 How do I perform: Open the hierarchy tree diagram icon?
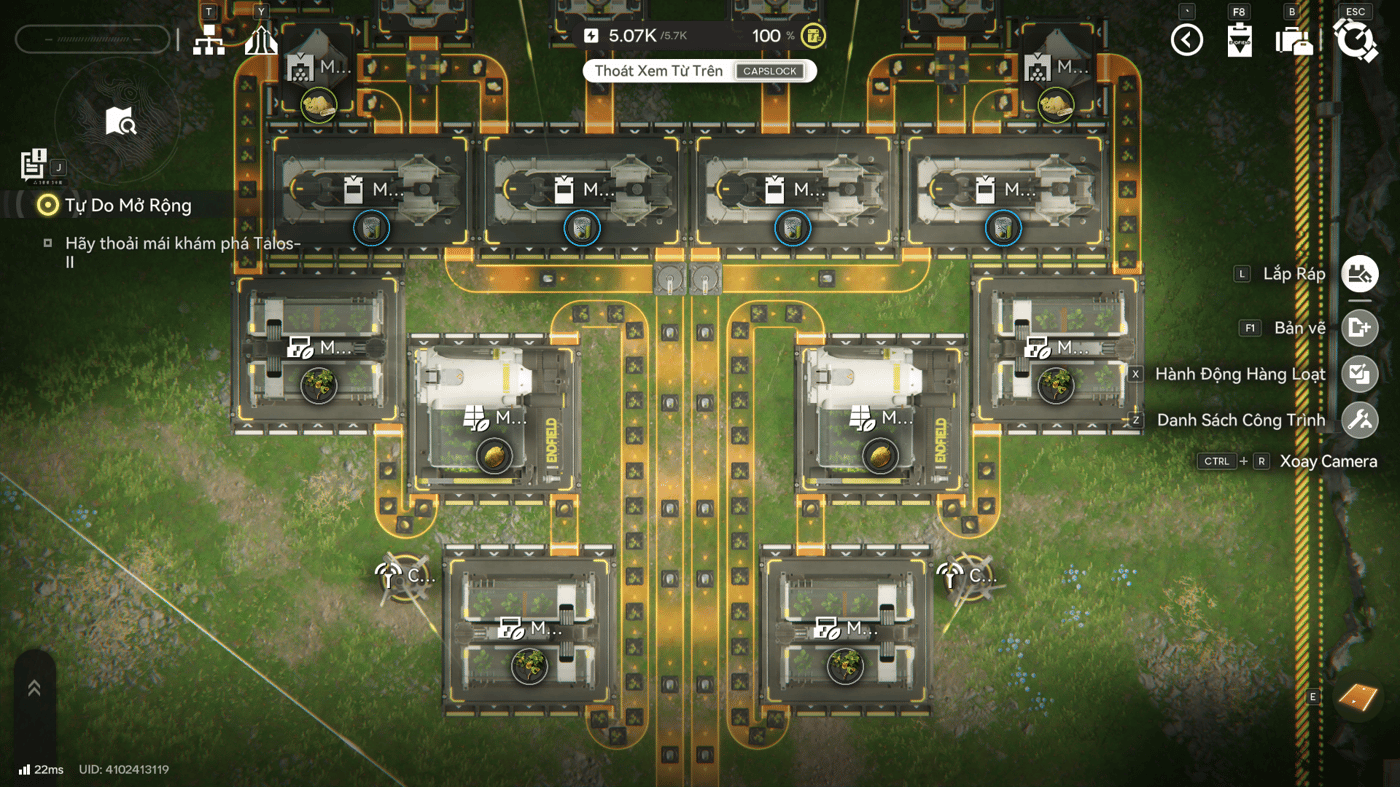pyautogui.click(x=209, y=40)
